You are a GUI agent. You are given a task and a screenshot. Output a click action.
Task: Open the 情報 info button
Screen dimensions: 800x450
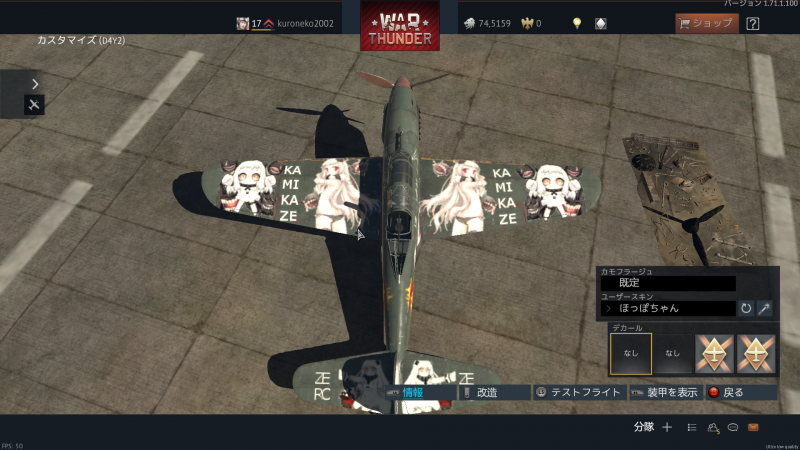click(419, 393)
